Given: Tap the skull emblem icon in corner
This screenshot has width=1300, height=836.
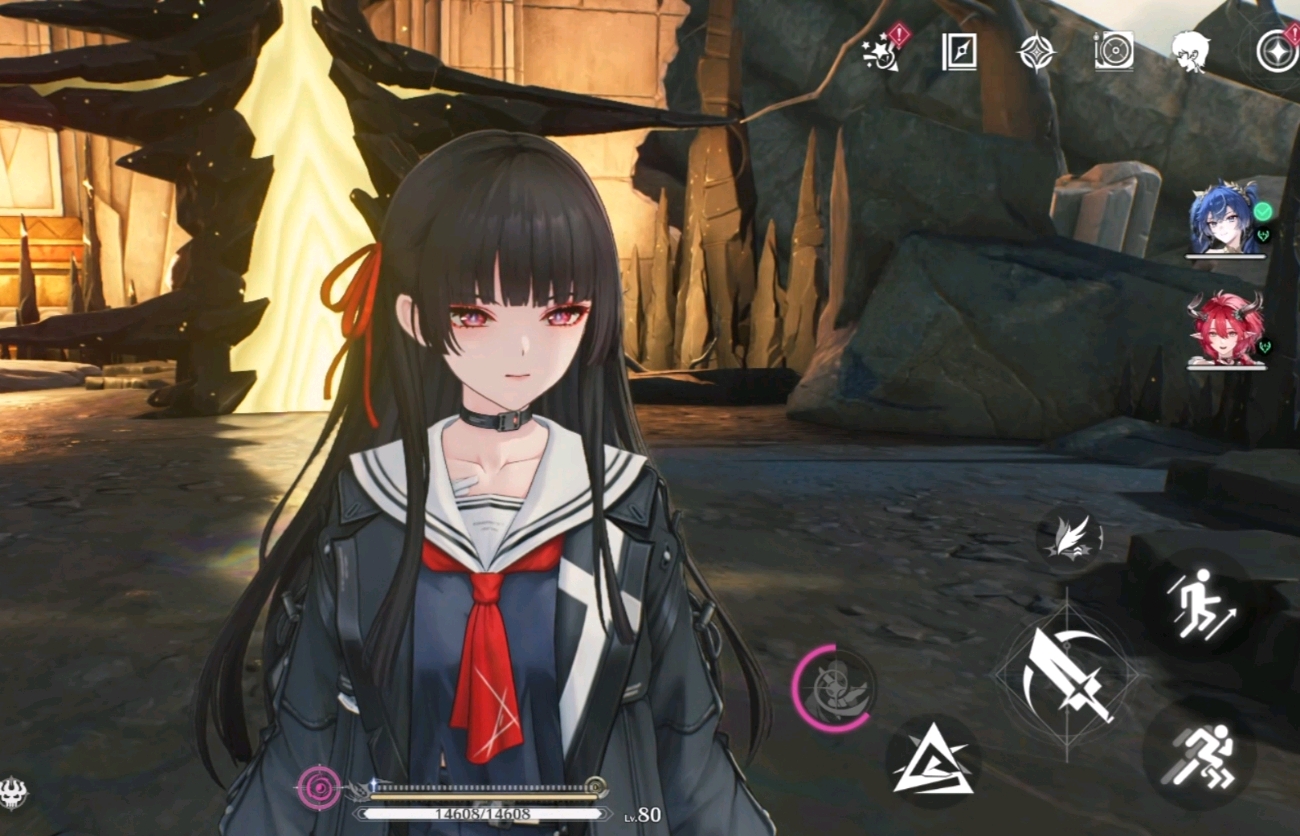Looking at the screenshot, I should pyautogui.click(x=13, y=793).
